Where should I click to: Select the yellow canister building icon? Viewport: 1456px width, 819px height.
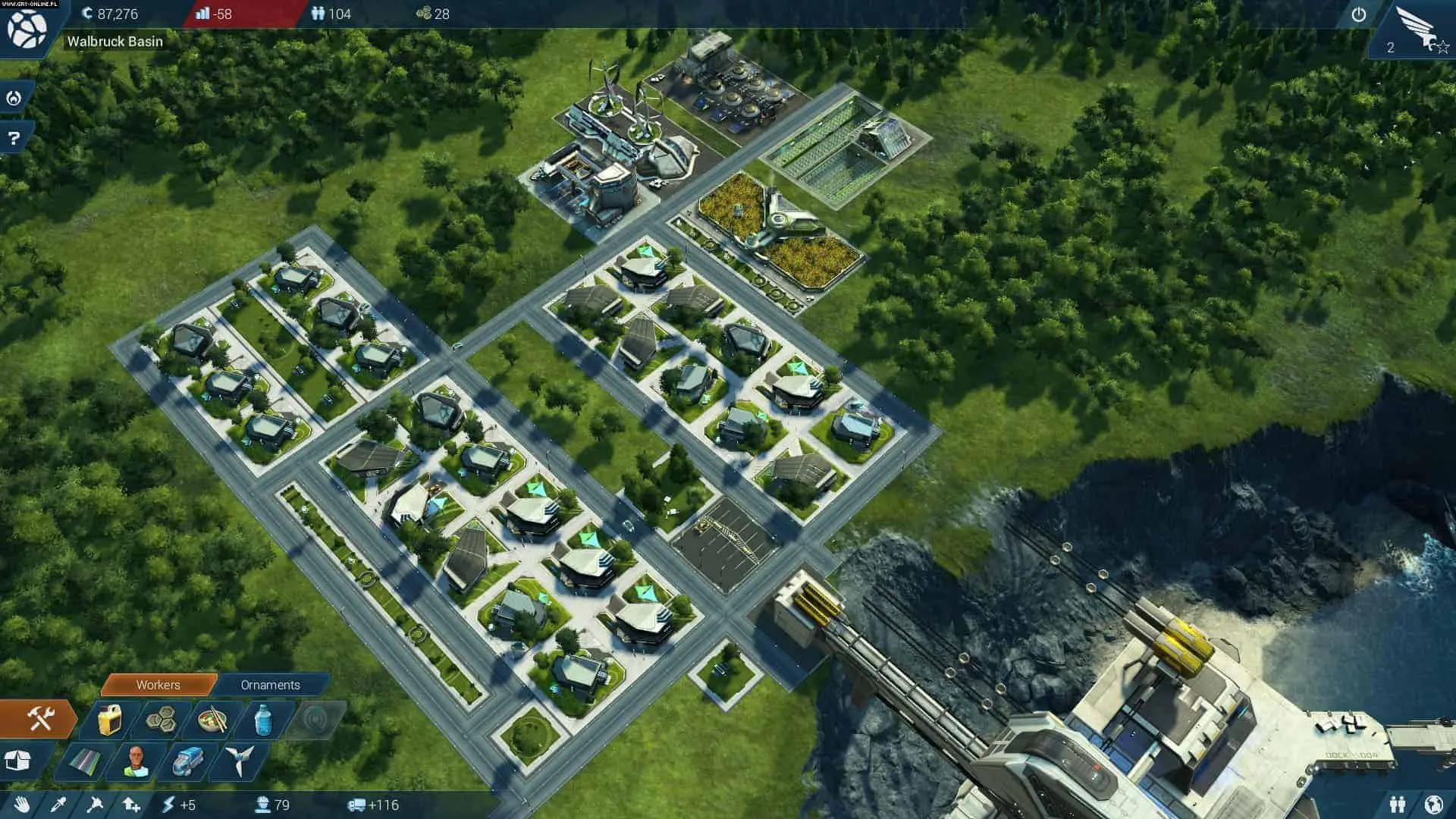pyautogui.click(x=111, y=720)
